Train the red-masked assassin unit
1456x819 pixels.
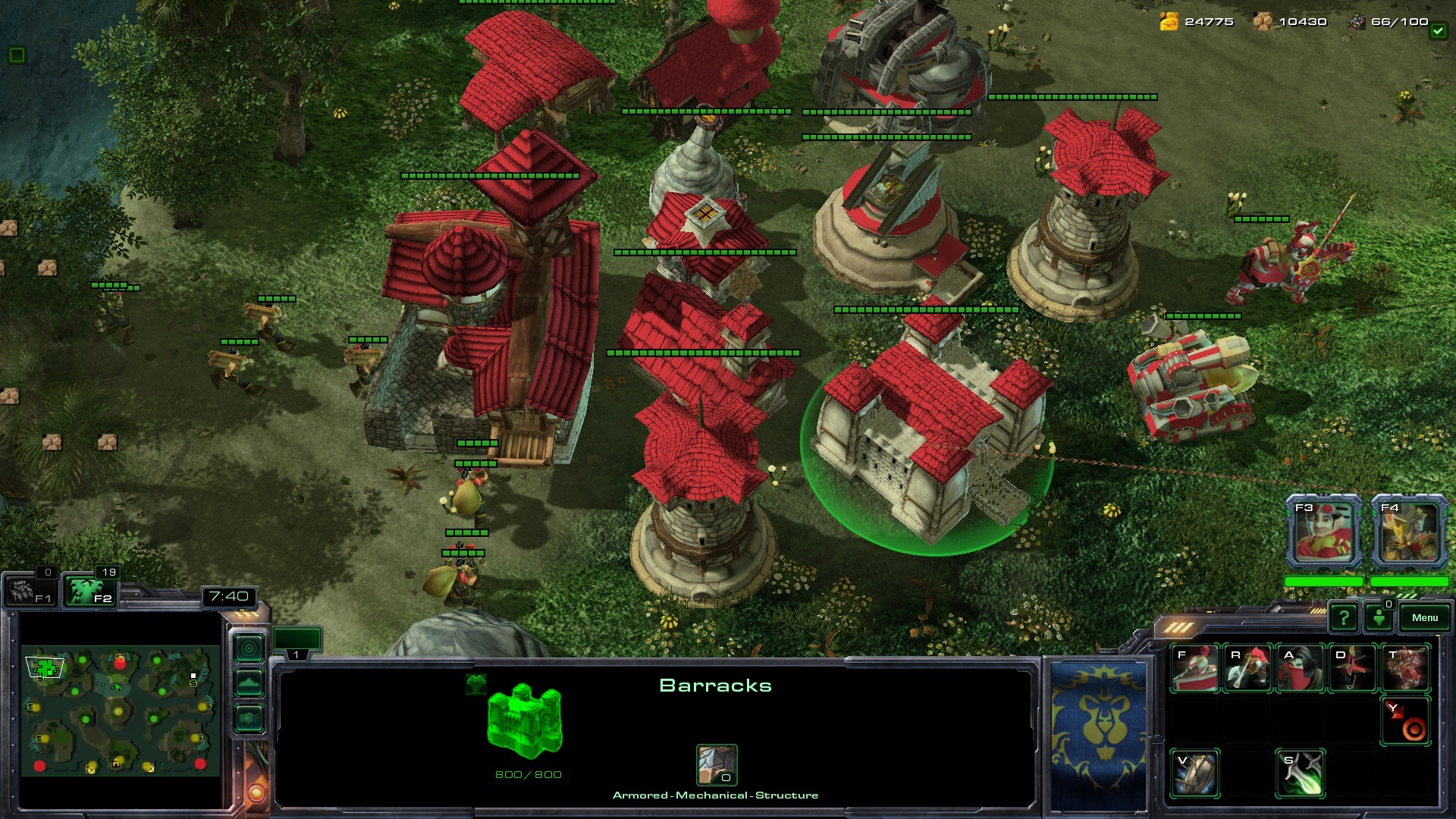1301,668
